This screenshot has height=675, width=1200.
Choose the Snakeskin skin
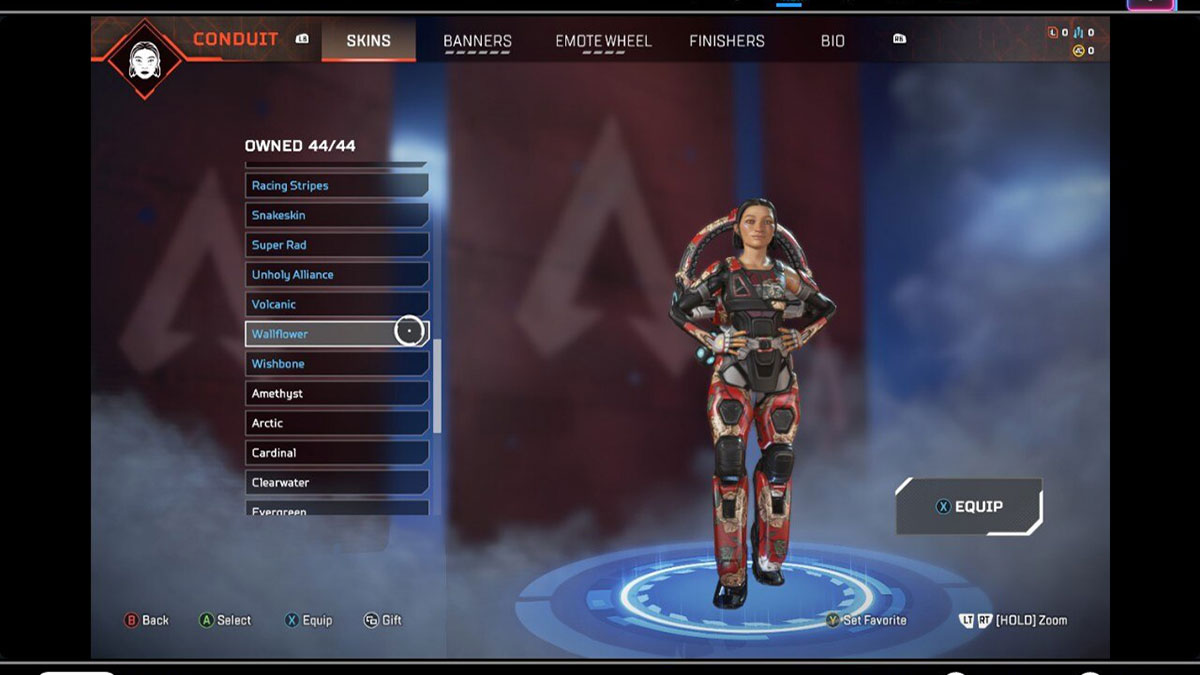pos(336,215)
